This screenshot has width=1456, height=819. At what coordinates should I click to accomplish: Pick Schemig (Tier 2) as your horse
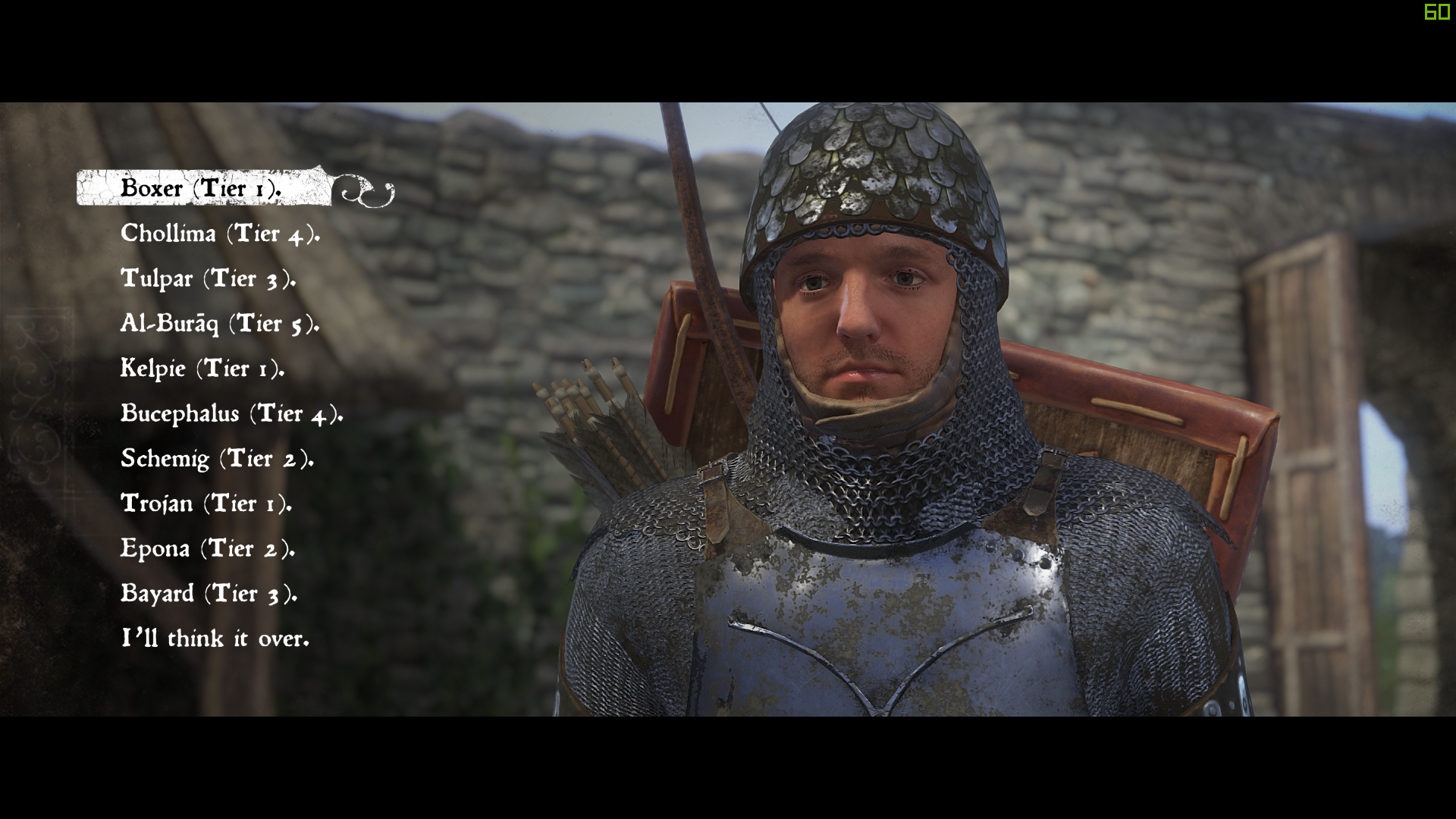(x=217, y=459)
